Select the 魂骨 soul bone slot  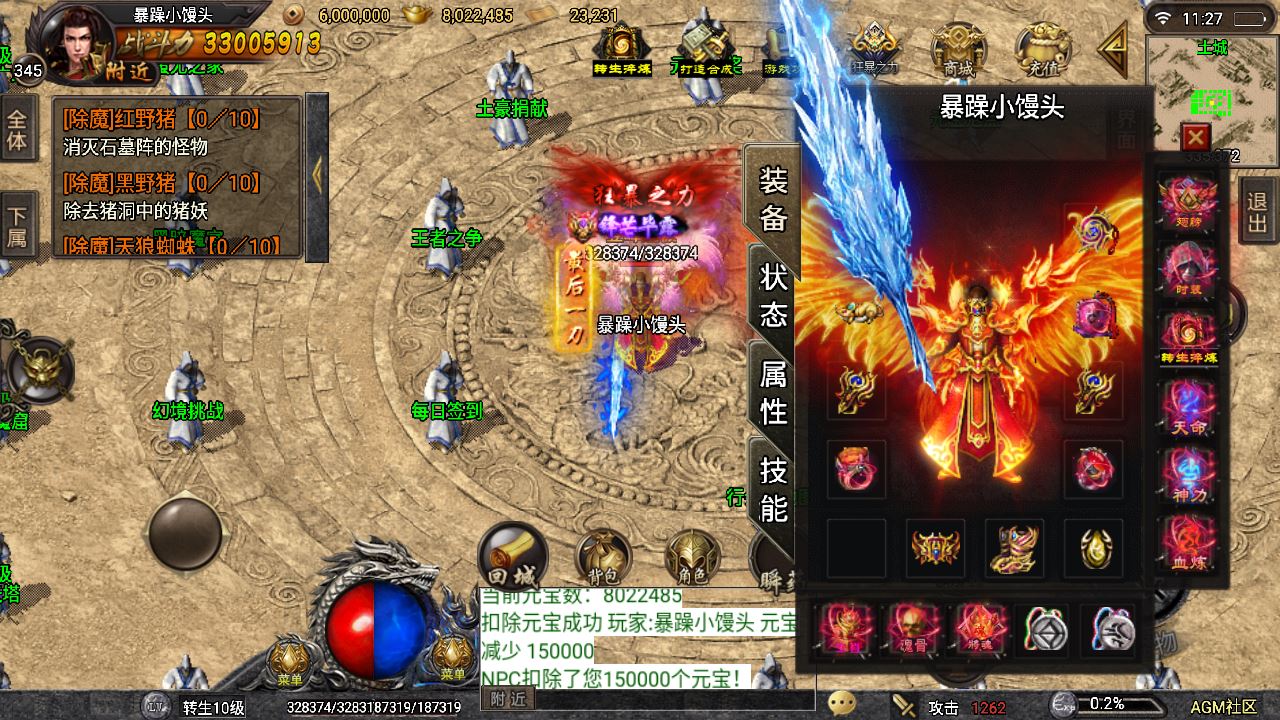pos(913,629)
